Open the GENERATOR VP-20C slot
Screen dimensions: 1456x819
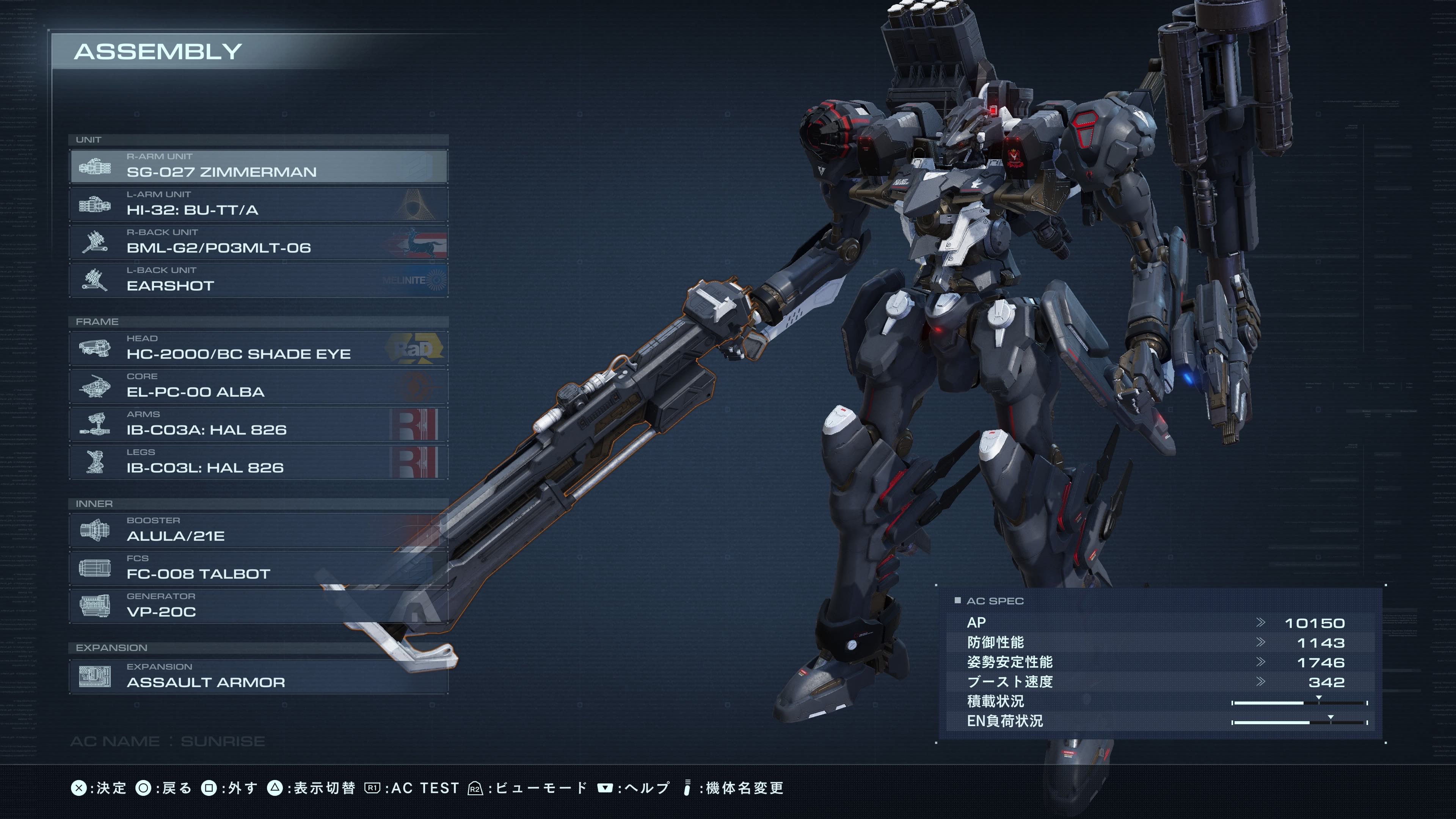coord(258,606)
